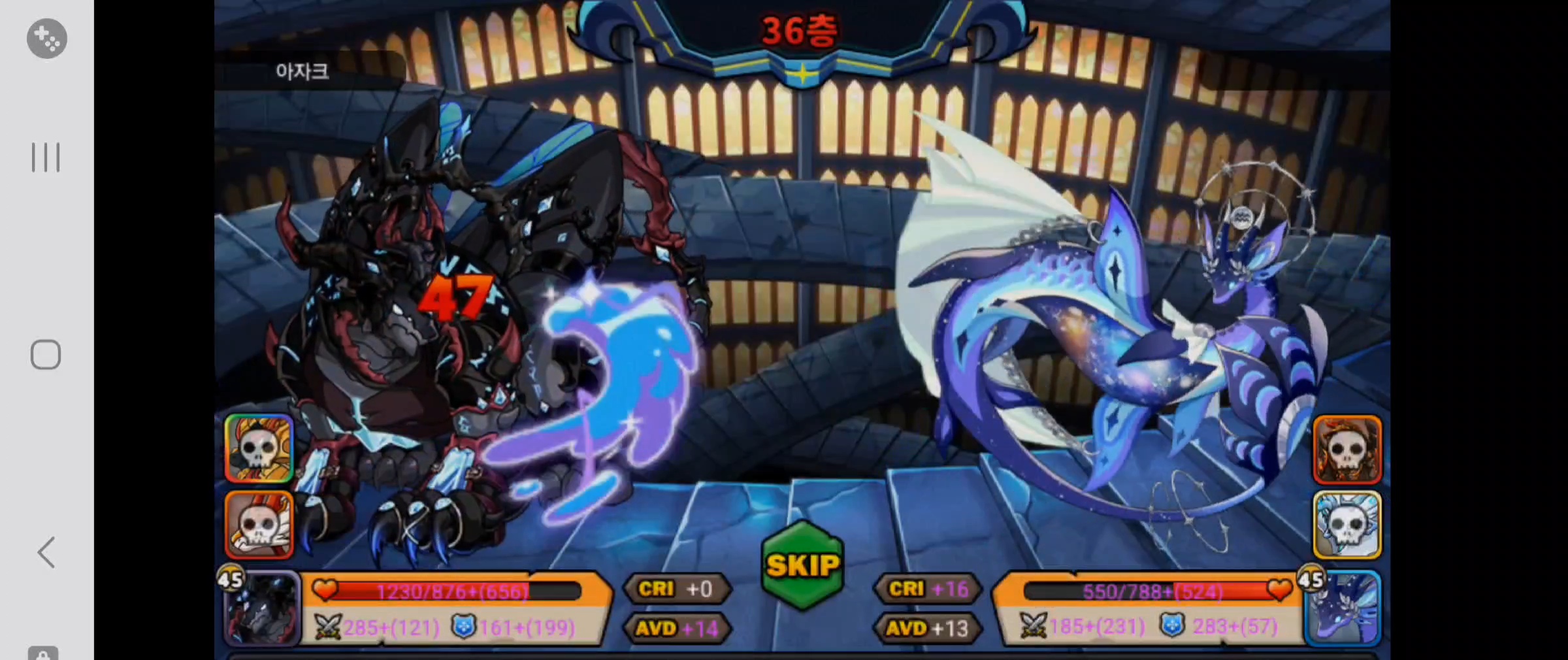Skip the battle with the green SKIP button
This screenshot has width=1568, height=660.
point(802,566)
